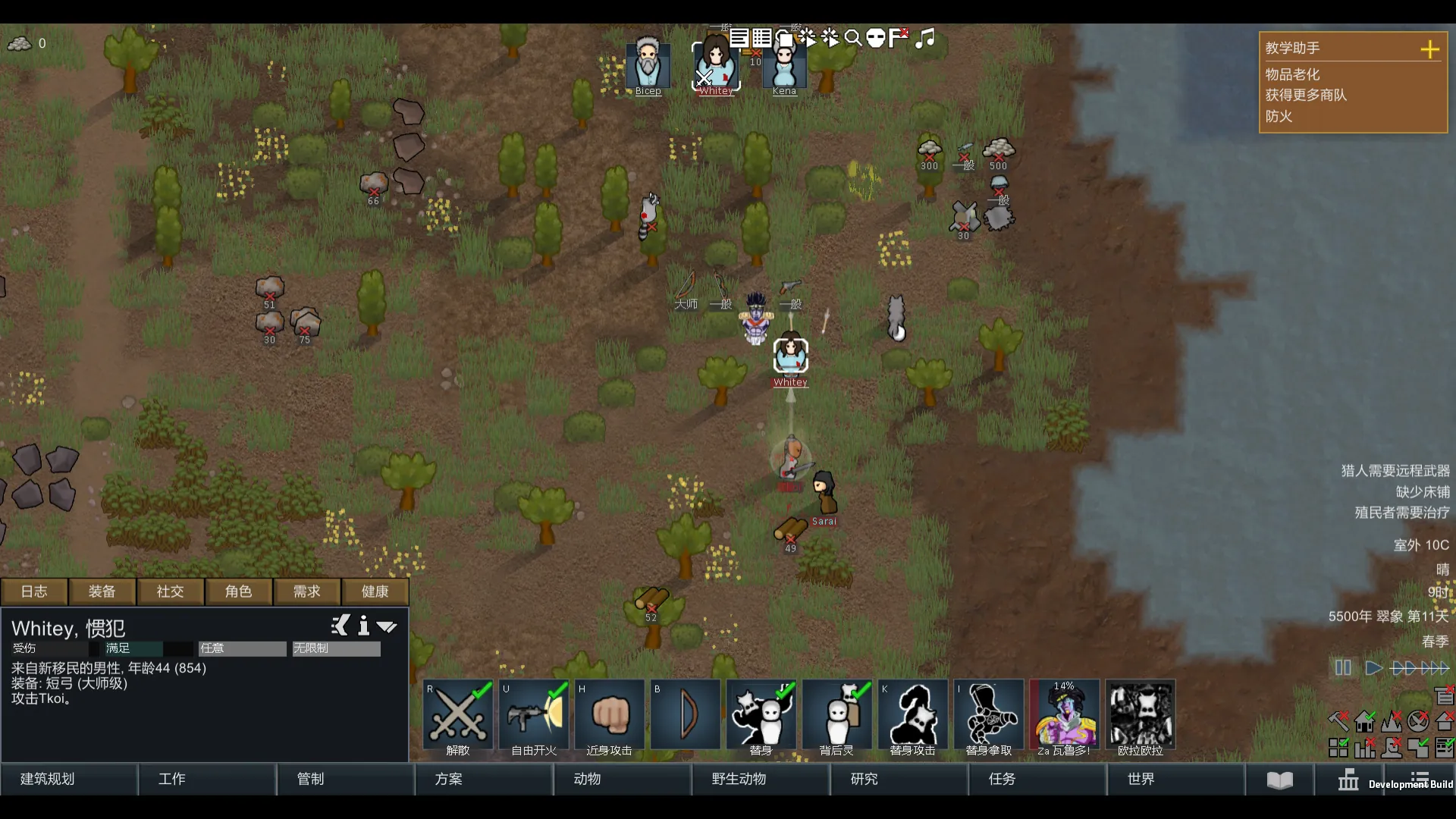Use the 替身攻击 stand attack ability
The width and height of the screenshot is (1456, 819).
coord(913,718)
